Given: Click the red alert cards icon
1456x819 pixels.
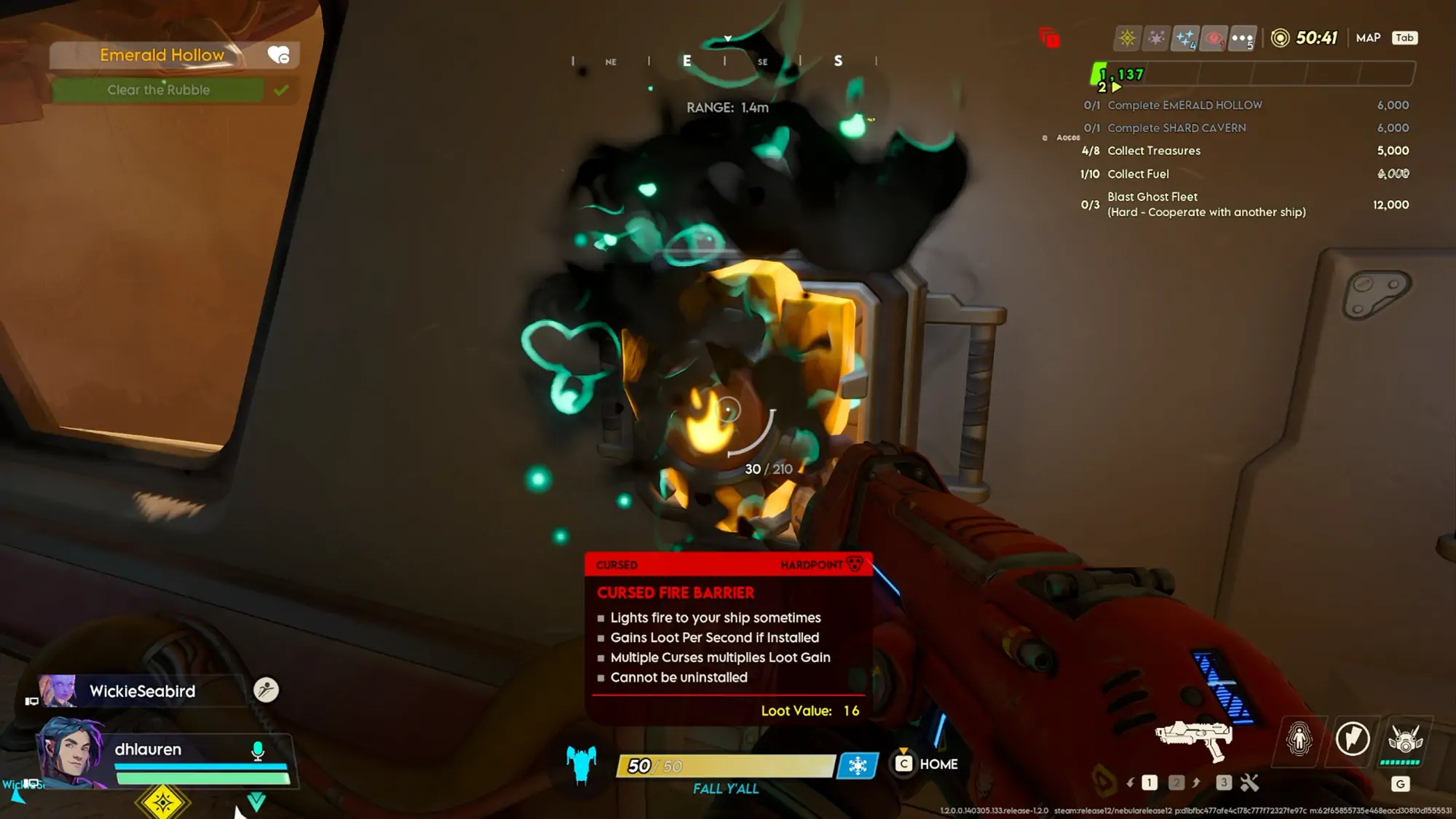Looking at the screenshot, I should click(1049, 37).
